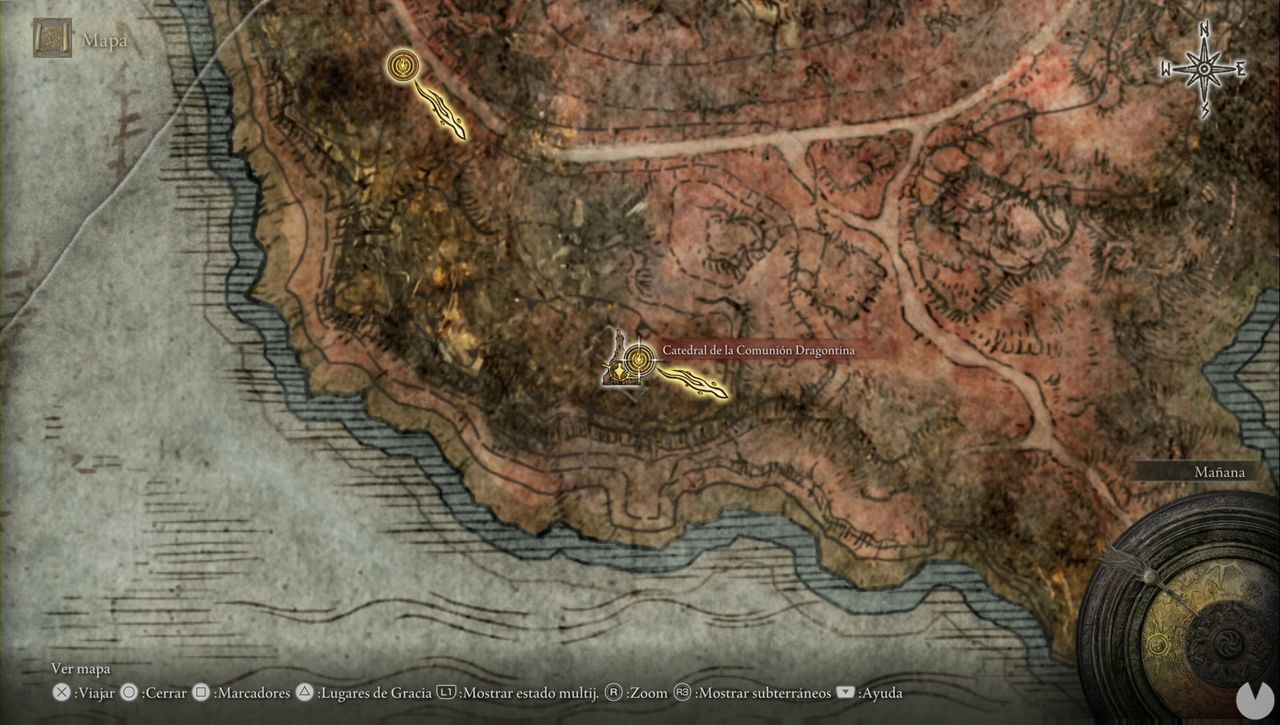
Task: Click the X Viajar button icon
Action: 60,692
